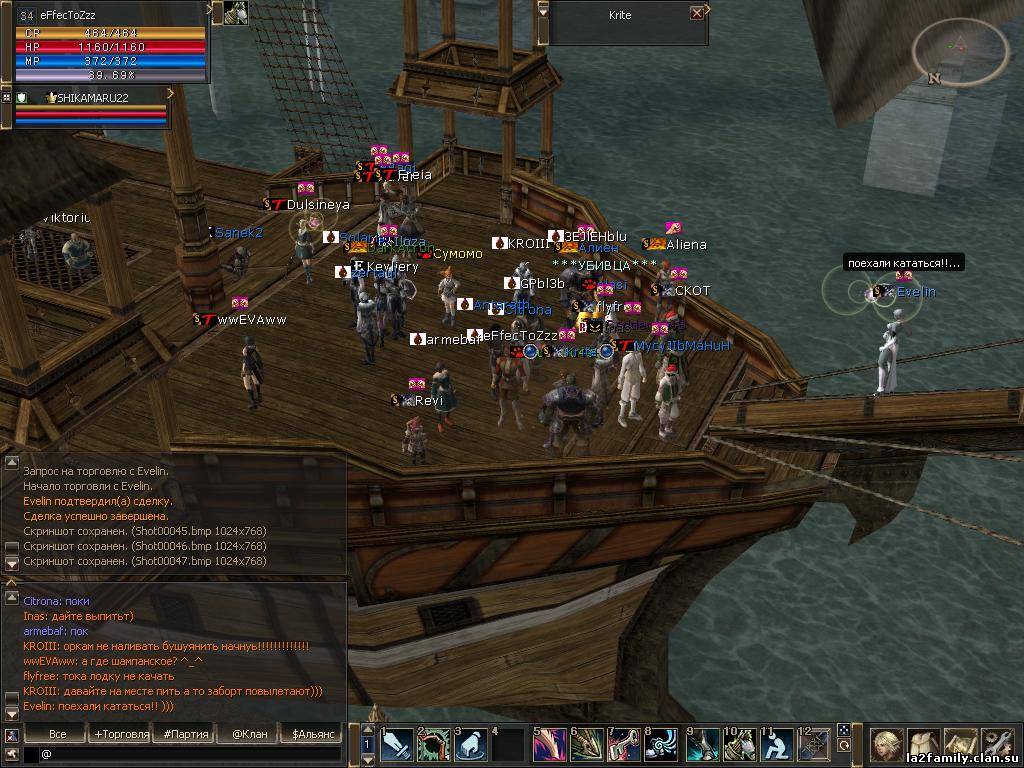
Task: Use the sword attack action in slot 1
Action: click(x=397, y=745)
